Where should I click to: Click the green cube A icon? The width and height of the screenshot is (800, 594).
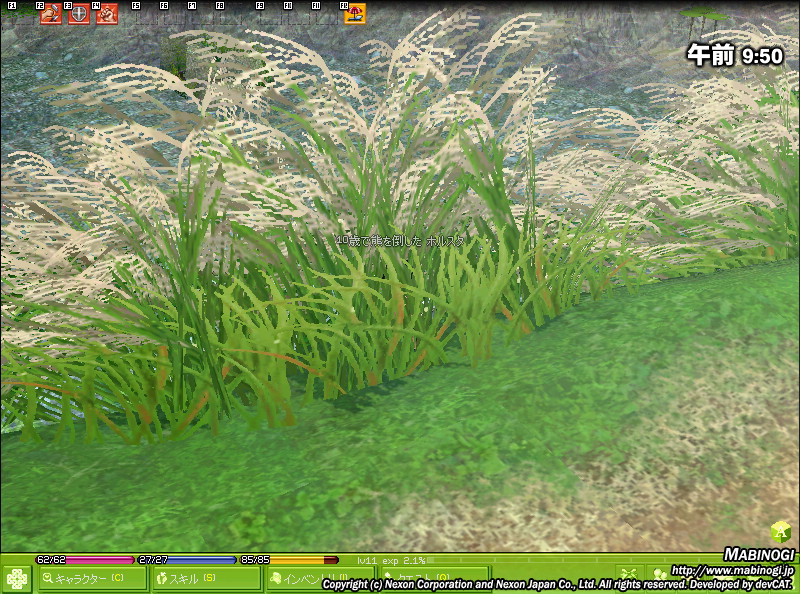[781, 532]
